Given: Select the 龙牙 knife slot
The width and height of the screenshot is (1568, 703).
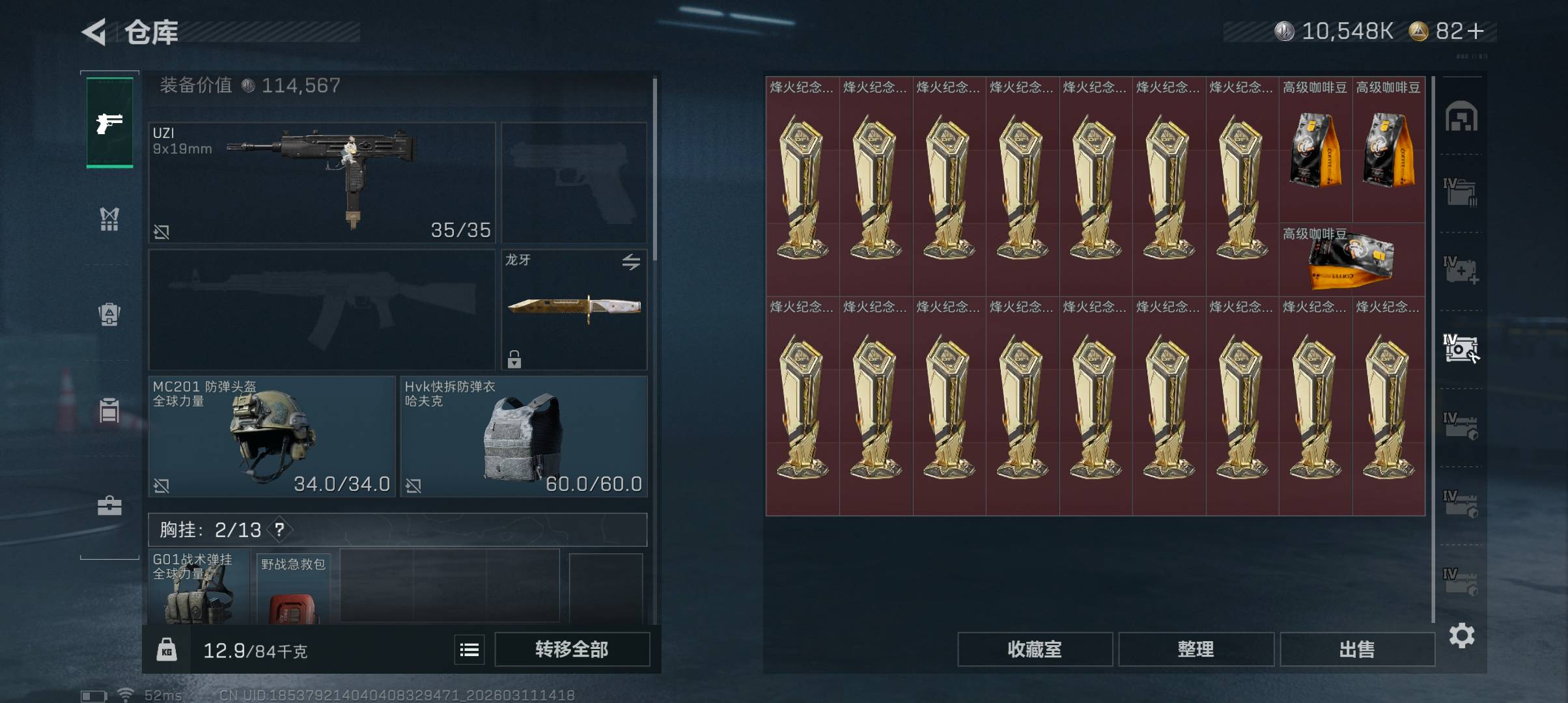Looking at the screenshot, I should pyautogui.click(x=574, y=309).
